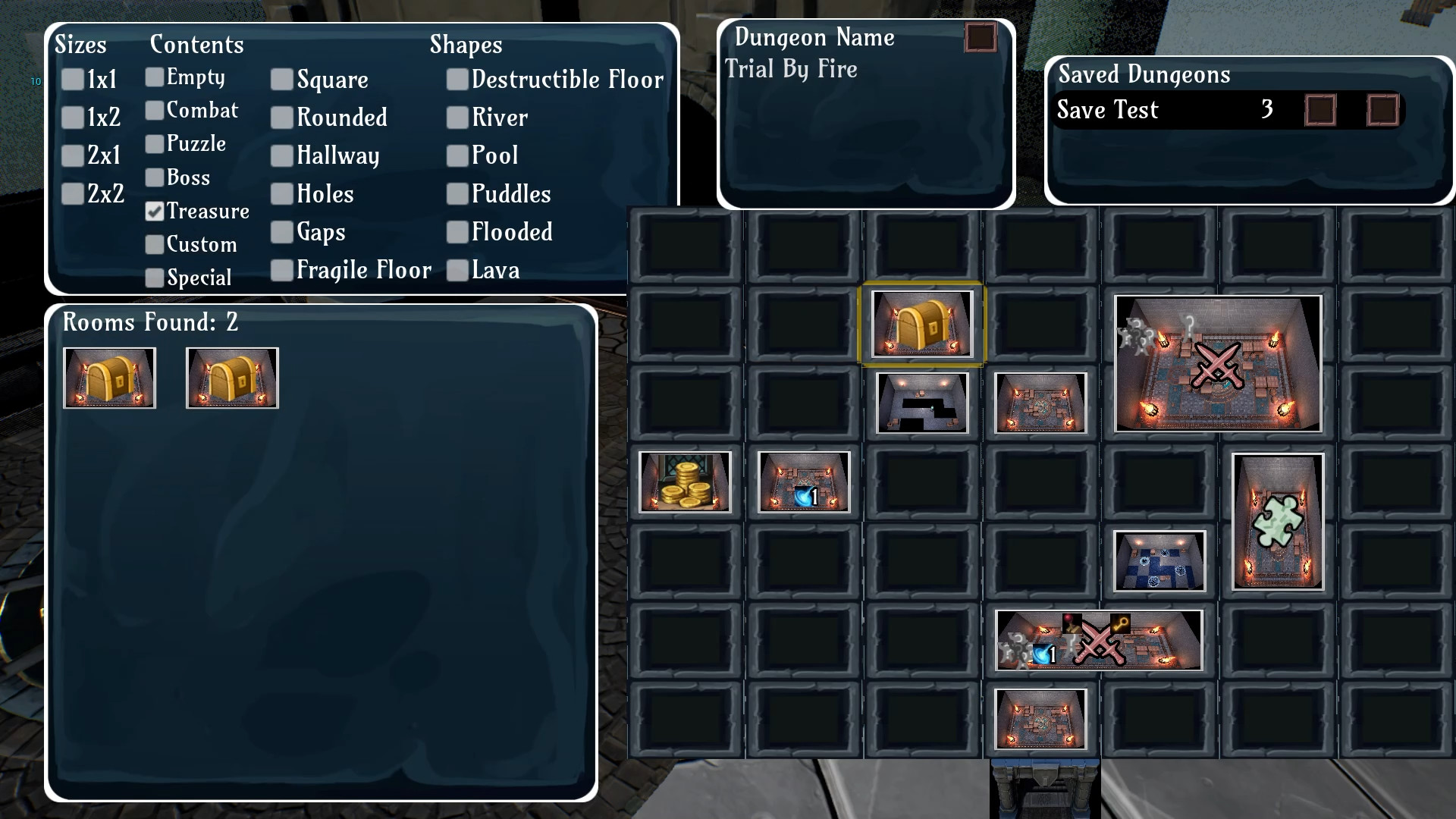Uncheck the Treasure contents filter
The image size is (1456, 819).
click(155, 212)
